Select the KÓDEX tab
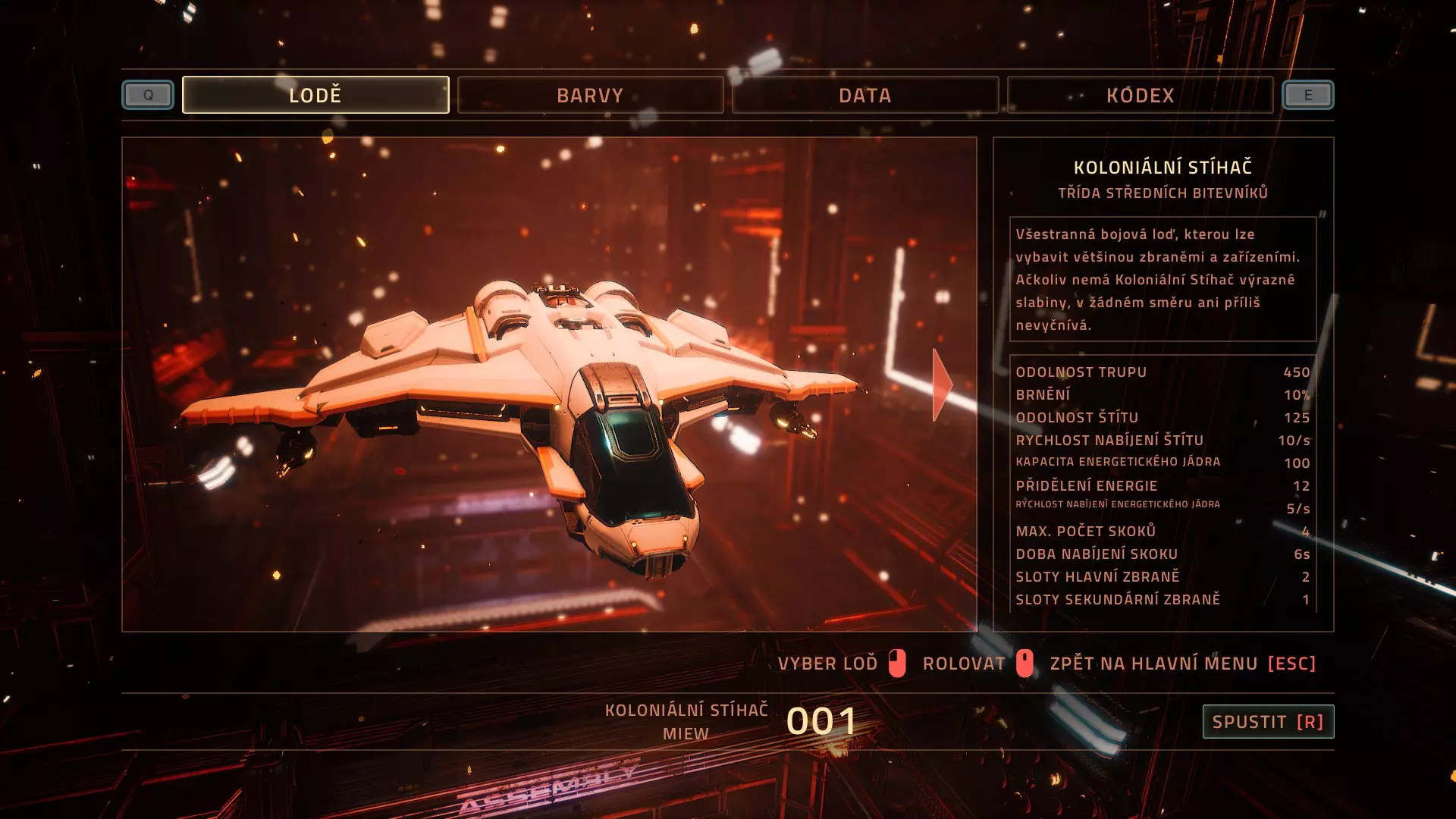This screenshot has height=819, width=1456. pos(1140,95)
